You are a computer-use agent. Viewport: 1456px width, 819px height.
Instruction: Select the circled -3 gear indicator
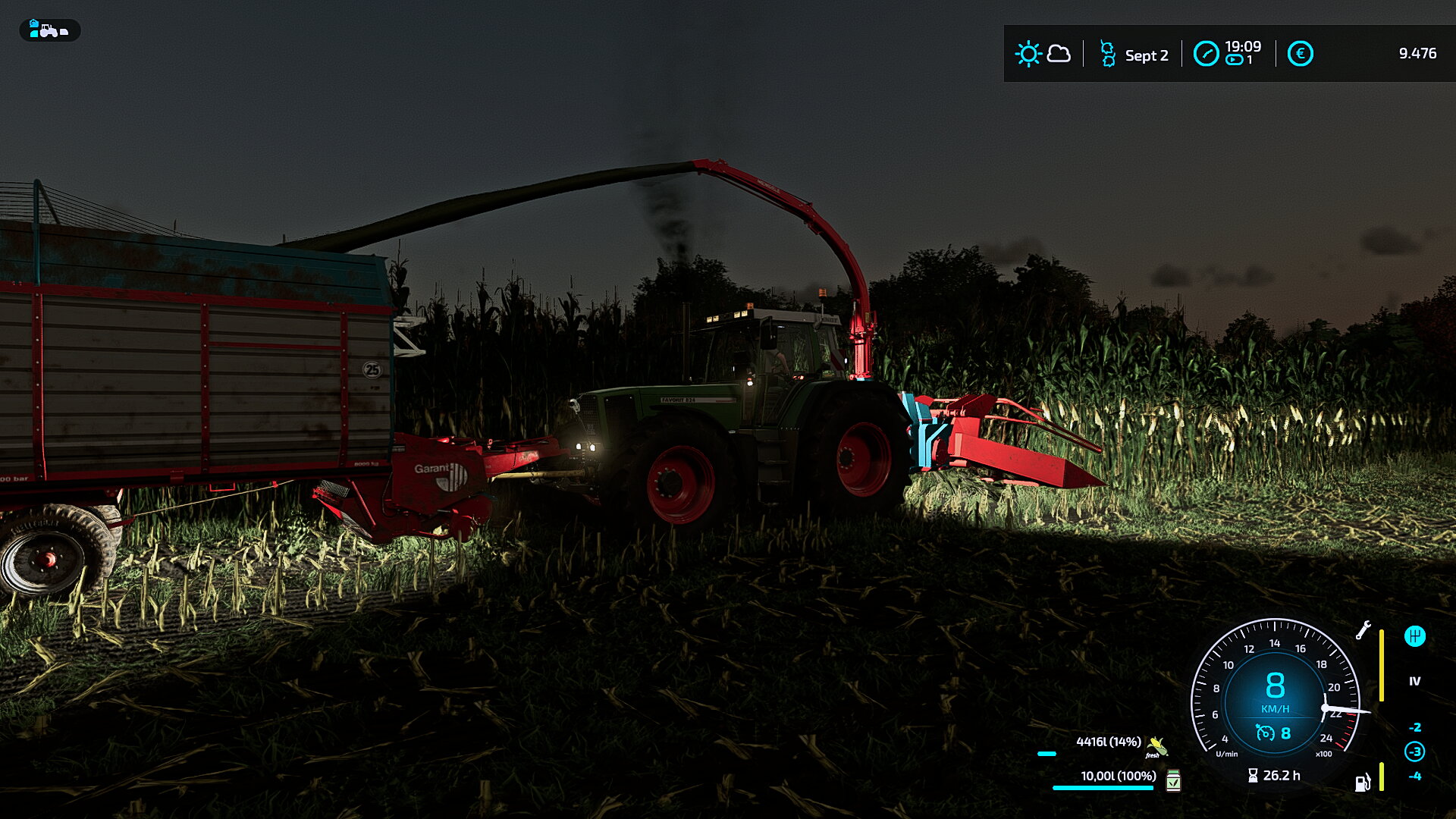[x=1414, y=752]
